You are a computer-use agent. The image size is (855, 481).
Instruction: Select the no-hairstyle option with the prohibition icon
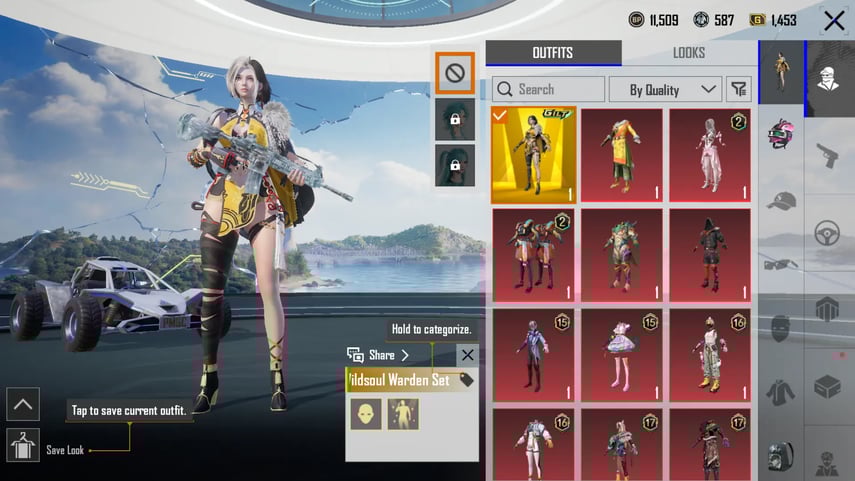click(x=455, y=72)
